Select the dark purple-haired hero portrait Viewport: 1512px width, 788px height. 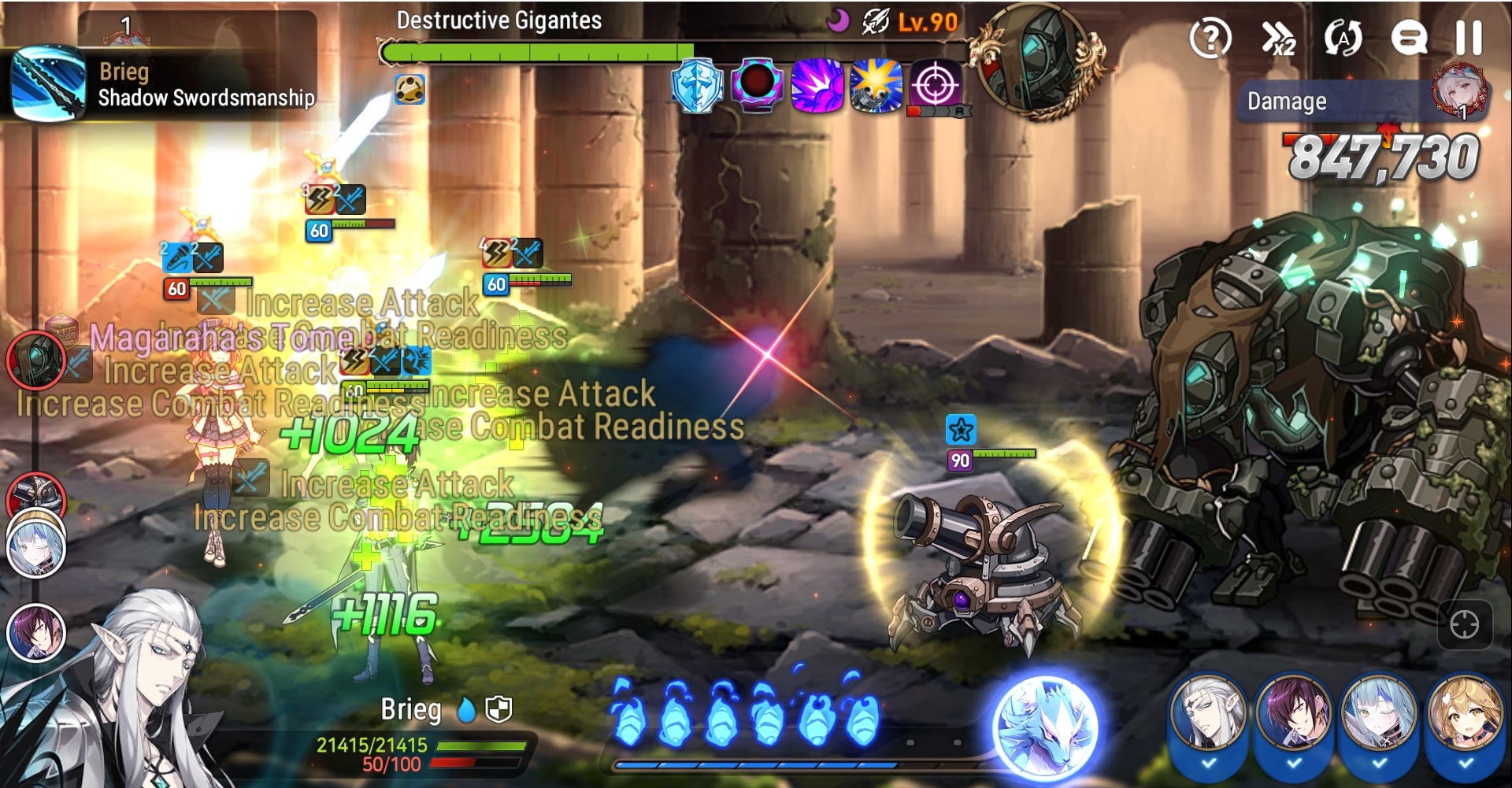(x=1294, y=718)
